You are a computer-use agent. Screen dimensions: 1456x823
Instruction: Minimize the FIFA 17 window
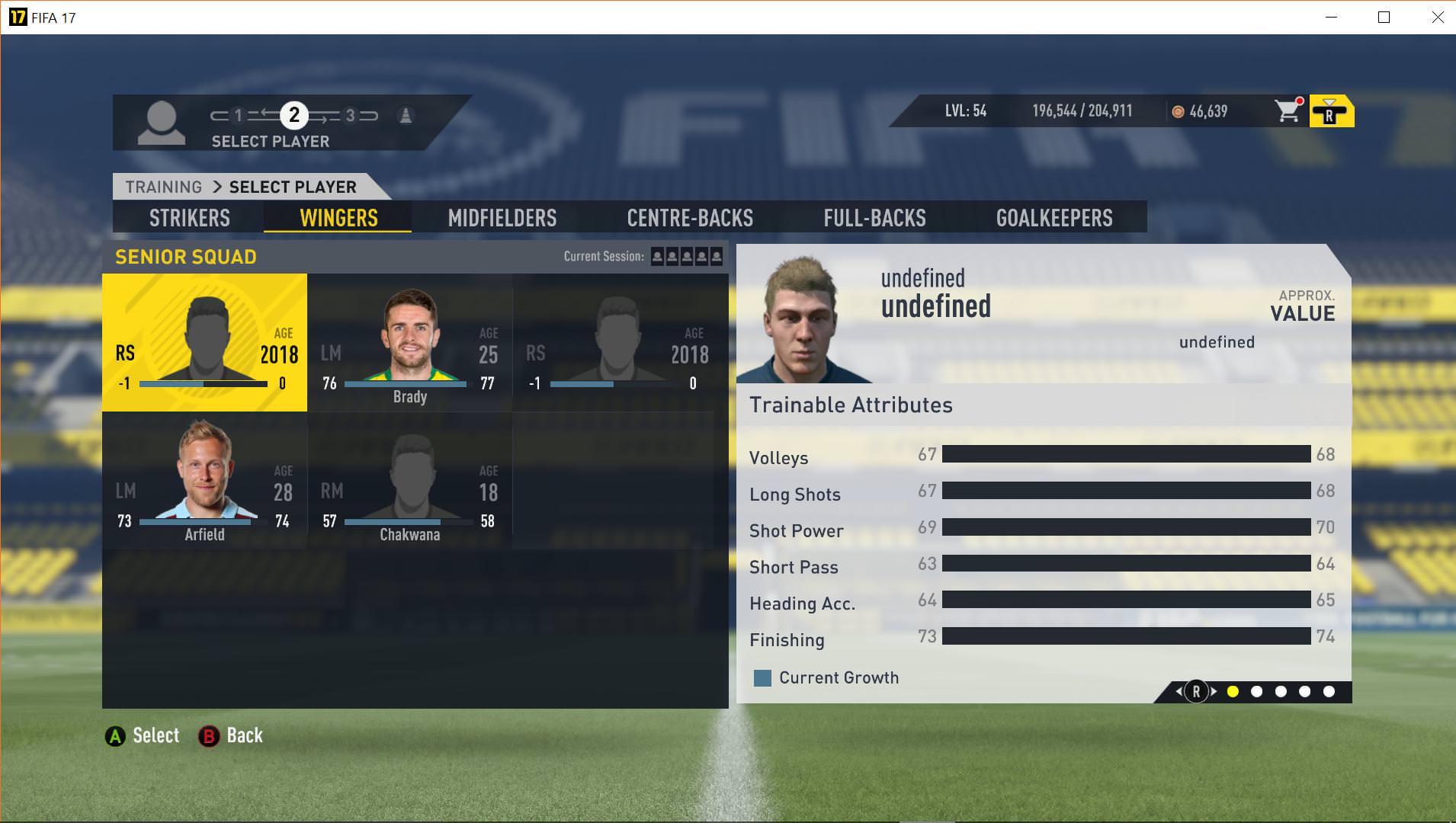1331,18
